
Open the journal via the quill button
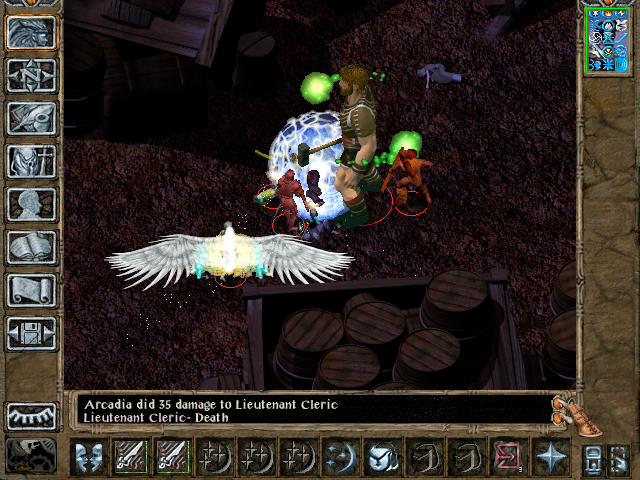click(x=31, y=118)
